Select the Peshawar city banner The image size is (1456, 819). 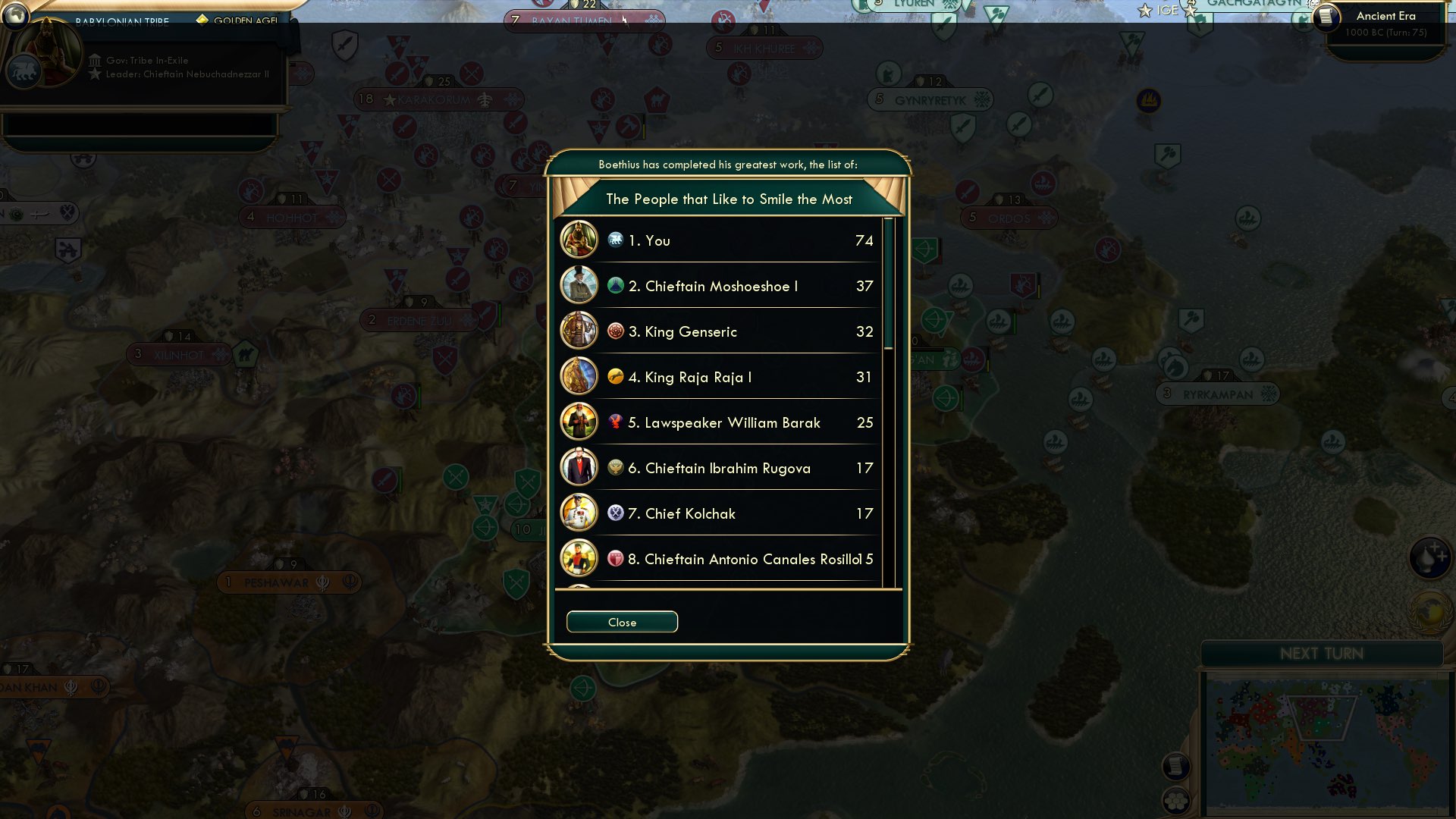290,582
